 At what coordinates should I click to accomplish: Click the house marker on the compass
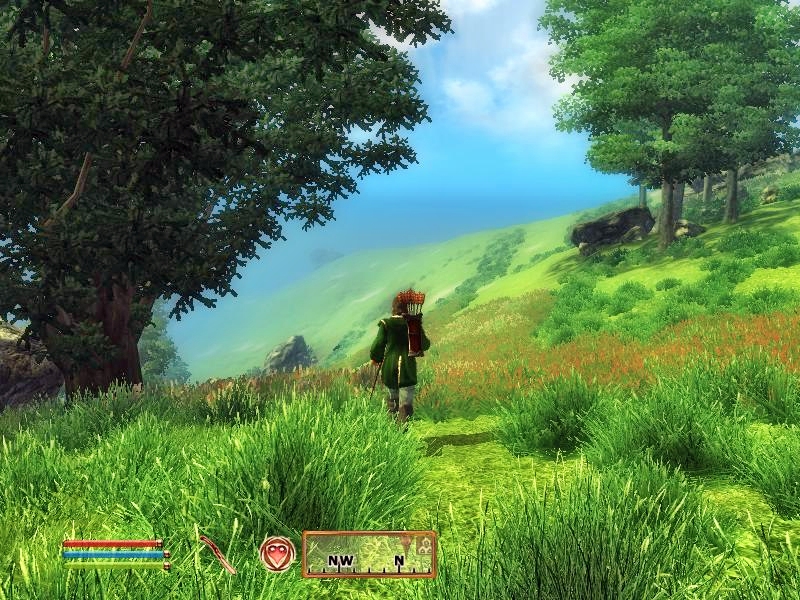tap(424, 545)
